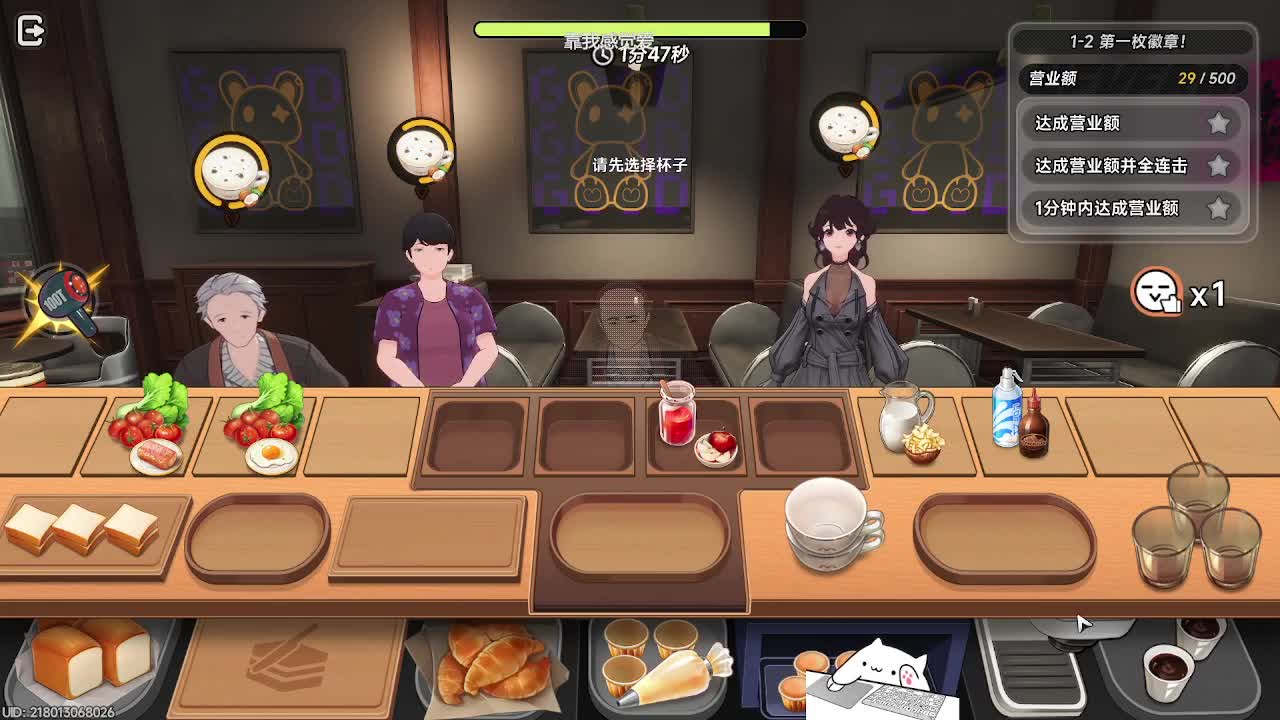The image size is (1280, 720).
Task: Click the 营业额 29/500 progress bar
Action: (1132, 78)
